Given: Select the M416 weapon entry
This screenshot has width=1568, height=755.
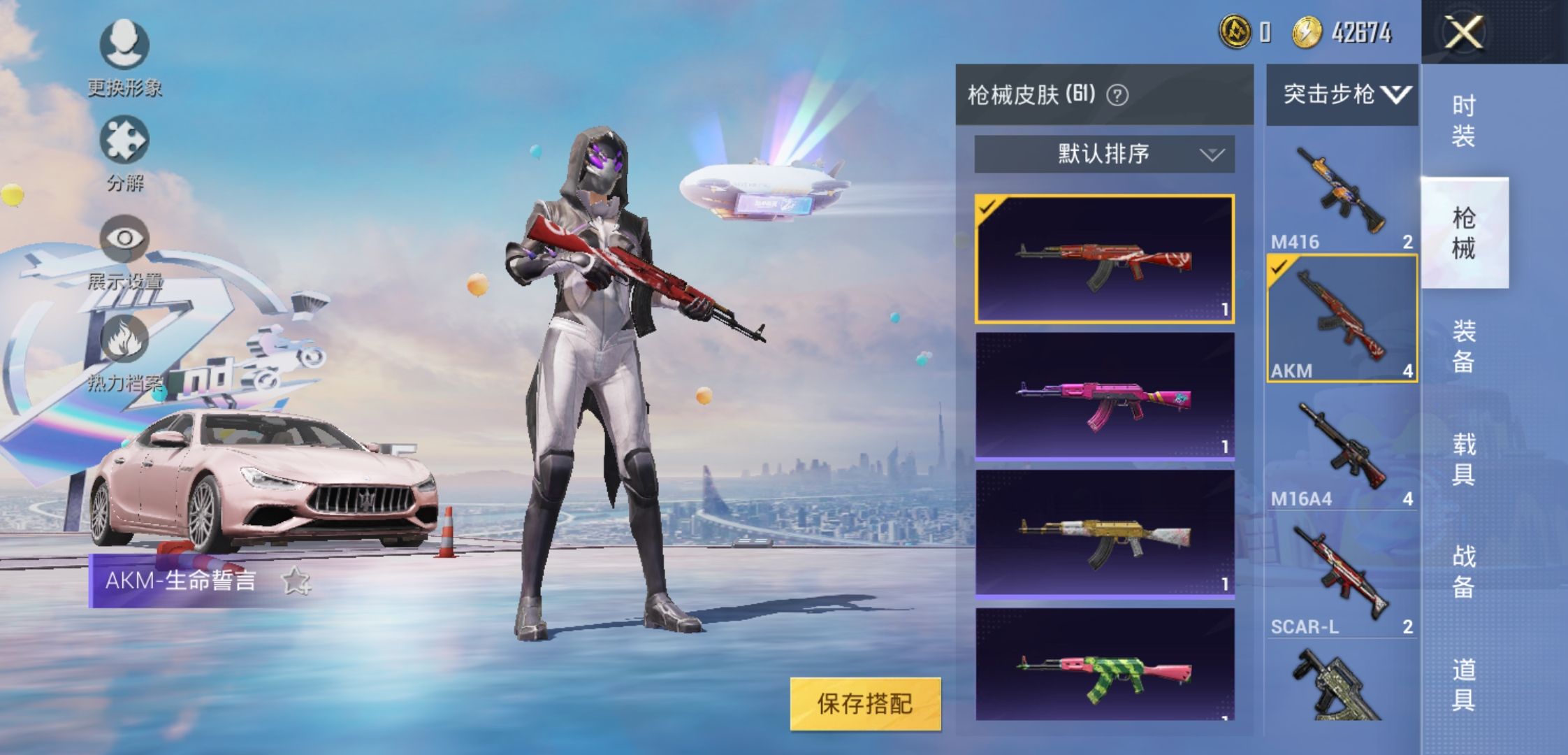Looking at the screenshot, I should coord(1342,192).
